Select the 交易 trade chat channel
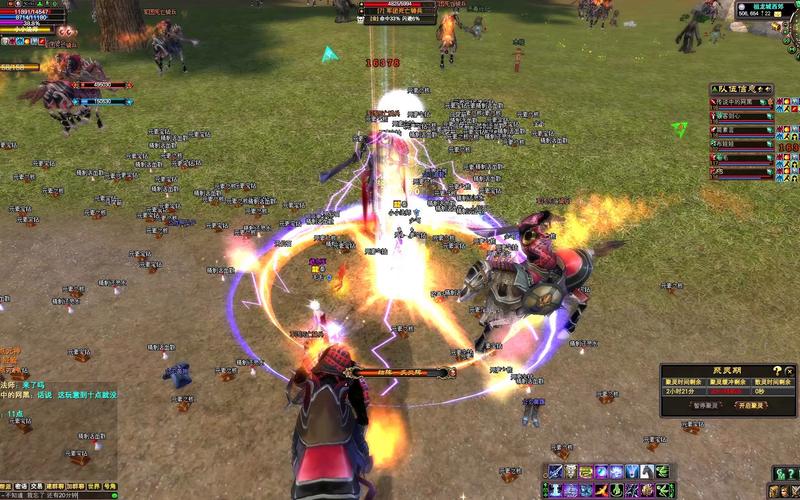800x500 pixels. click(35, 487)
